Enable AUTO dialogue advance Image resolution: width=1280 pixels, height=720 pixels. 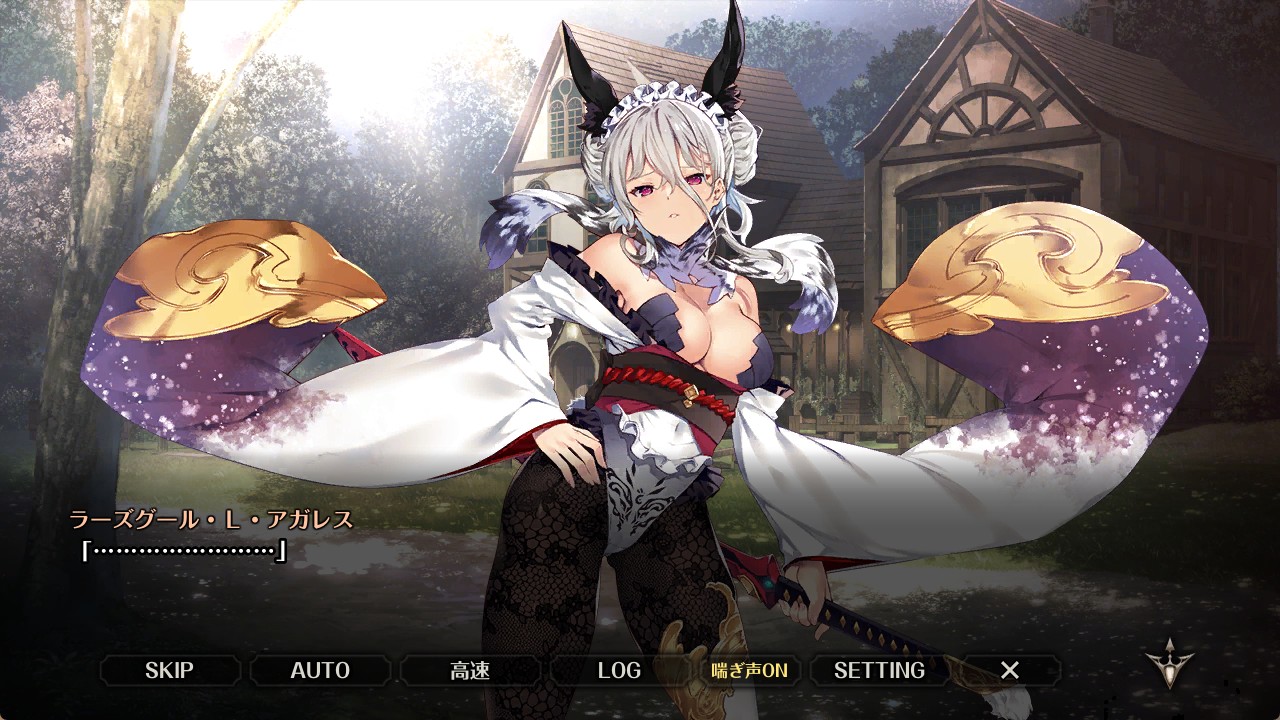[320, 670]
